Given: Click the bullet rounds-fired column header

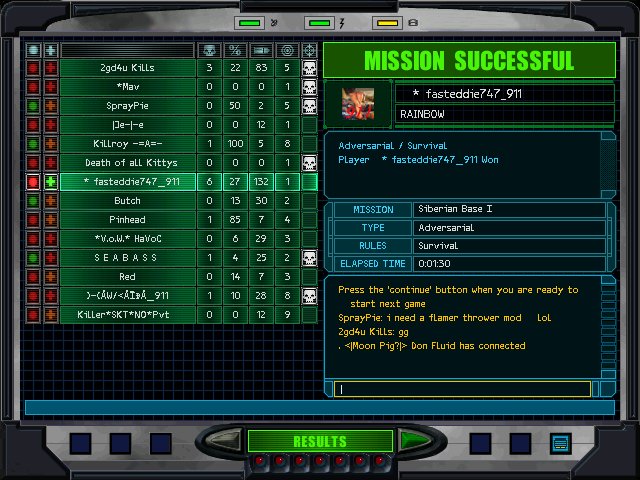Looking at the screenshot, I should tap(261, 49).
